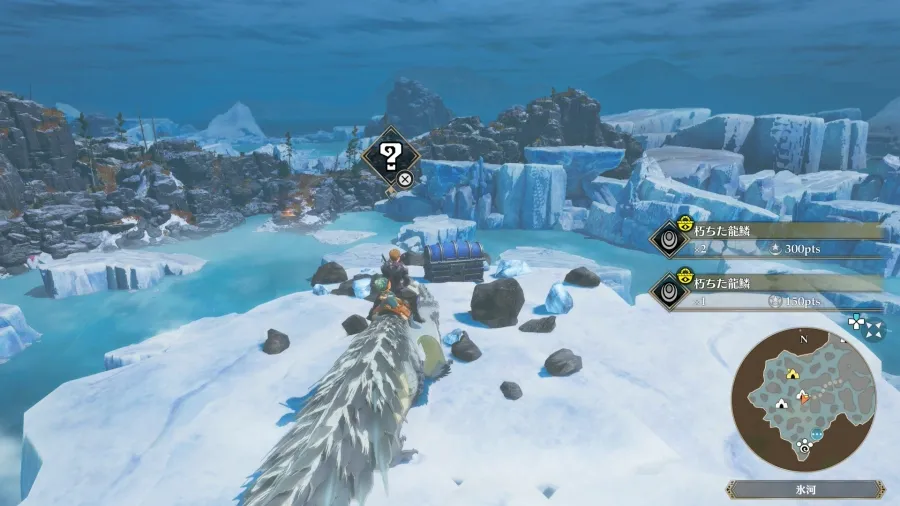Click the 300pts rotten dragon scale notification
This screenshot has height=506, width=900.
pyautogui.click(x=770, y=239)
